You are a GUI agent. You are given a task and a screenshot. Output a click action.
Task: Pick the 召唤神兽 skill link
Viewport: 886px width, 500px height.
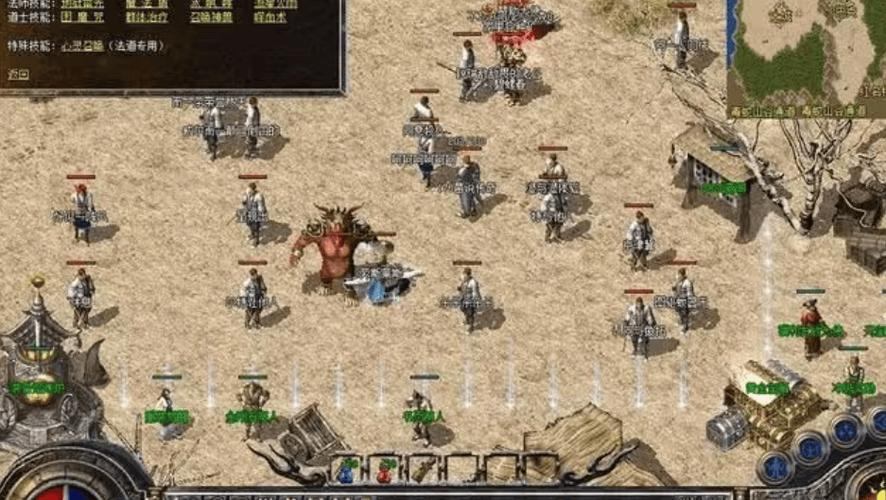[213, 18]
